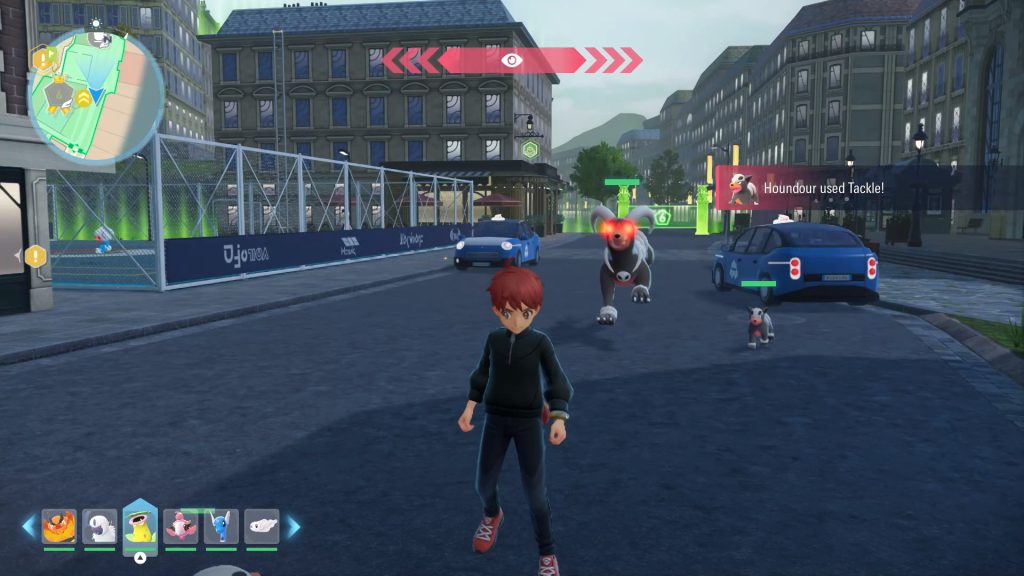Click the red eye detection indicator
Screen dimensions: 1024x576
tap(512, 60)
